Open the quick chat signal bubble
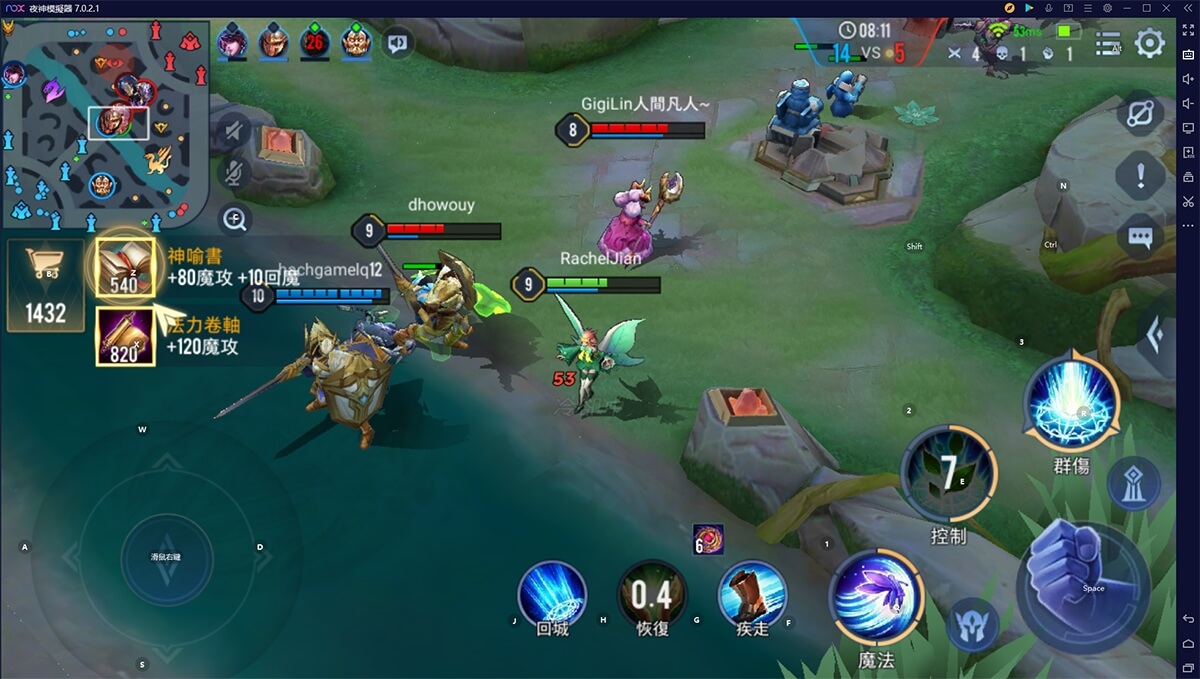 [x=398, y=43]
